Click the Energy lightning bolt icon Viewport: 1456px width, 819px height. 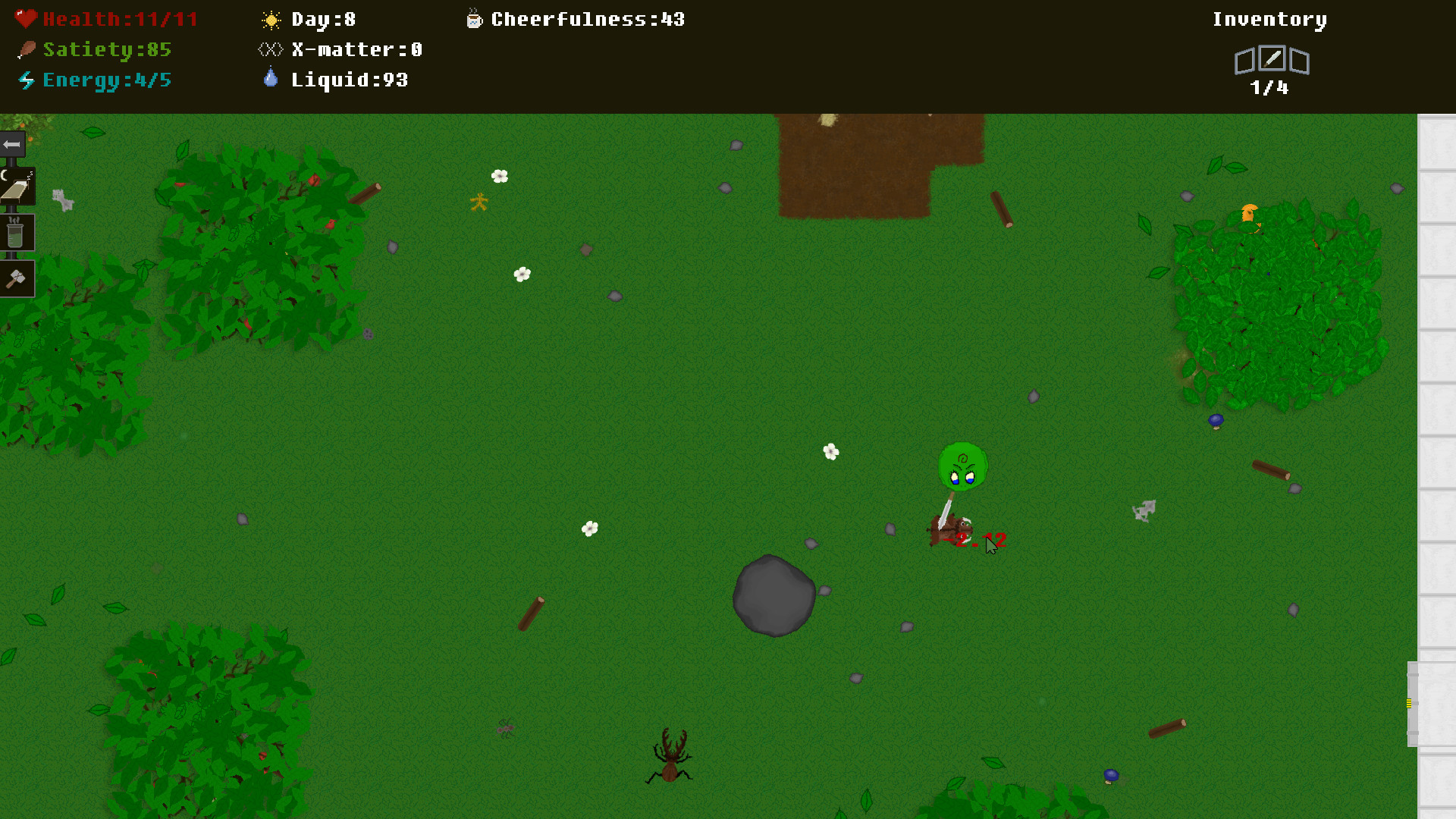coord(27,79)
